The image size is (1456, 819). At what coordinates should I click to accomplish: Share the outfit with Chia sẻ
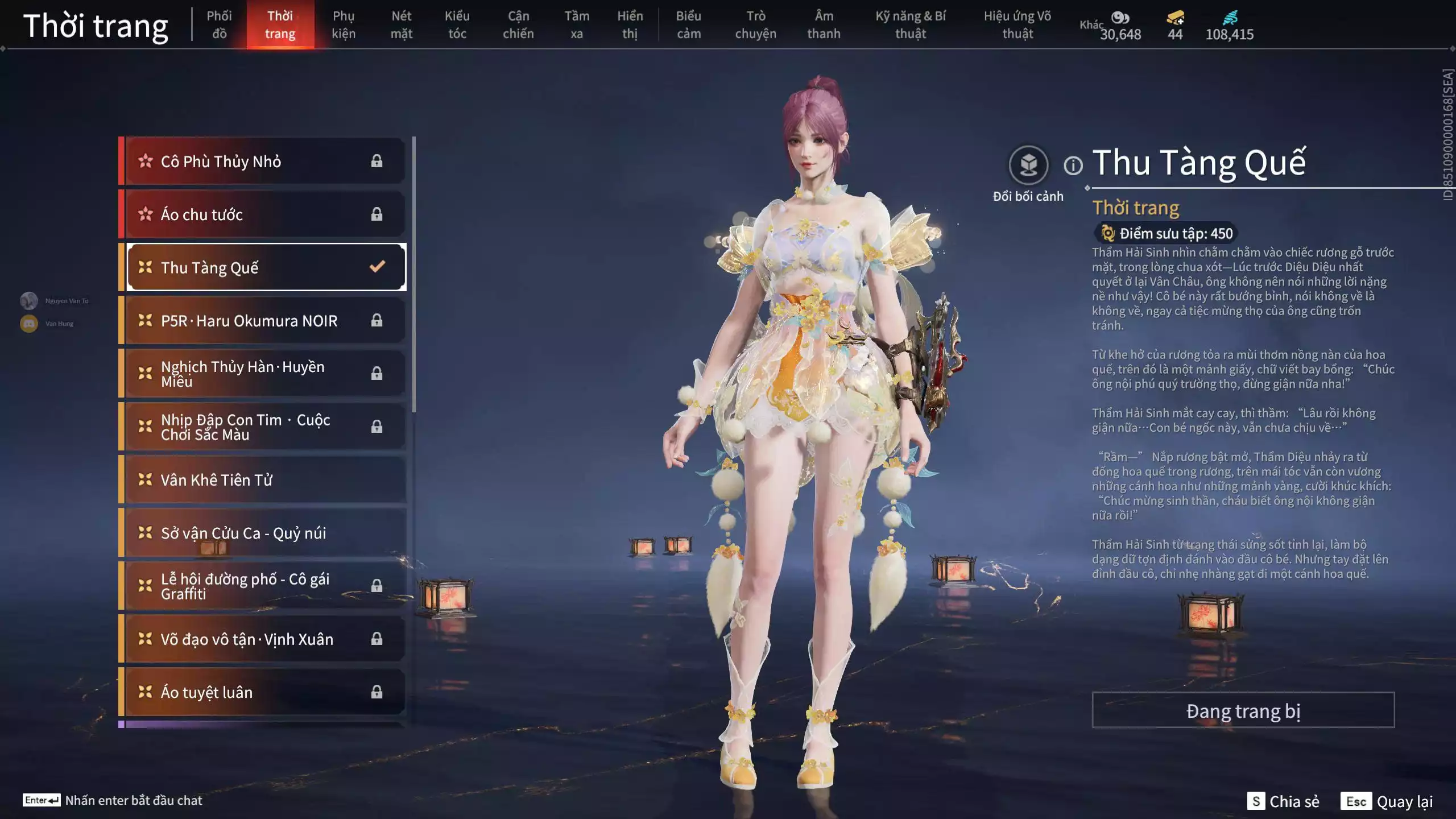click(1283, 801)
